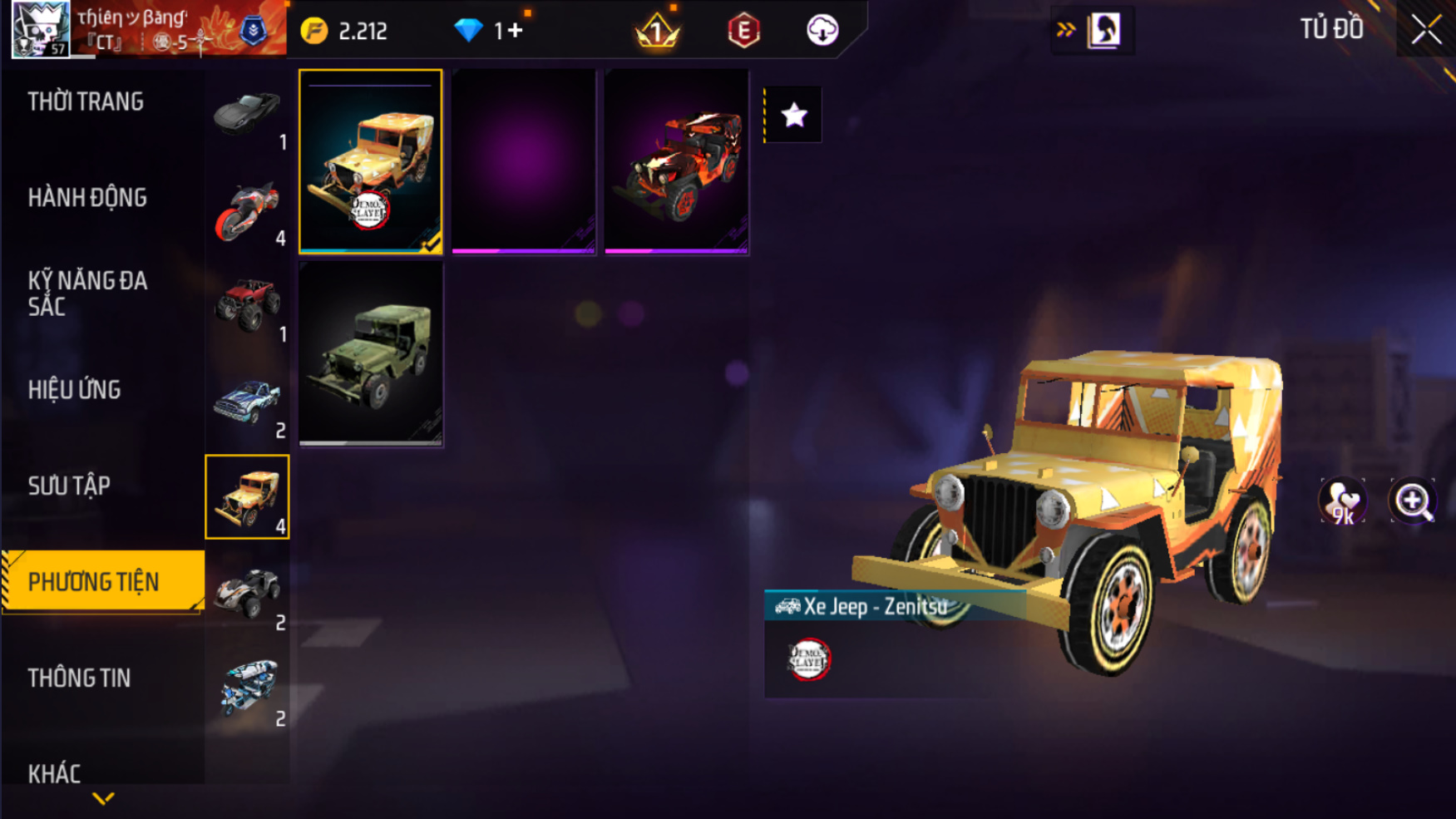Select the KỸ NĂNG ĐA SẮC category

87,294
